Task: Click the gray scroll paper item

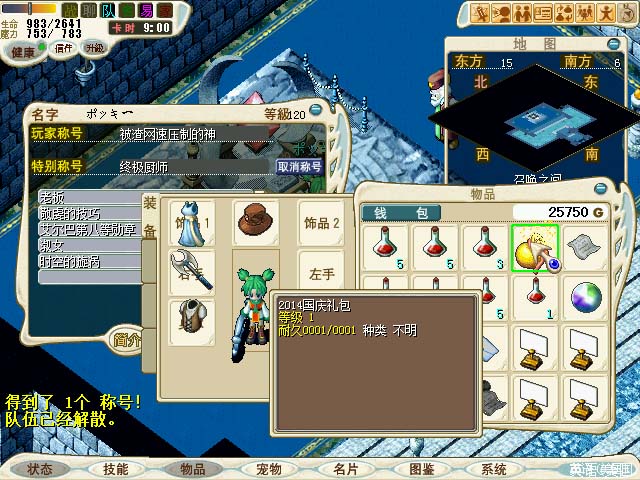Action: [x=586, y=246]
